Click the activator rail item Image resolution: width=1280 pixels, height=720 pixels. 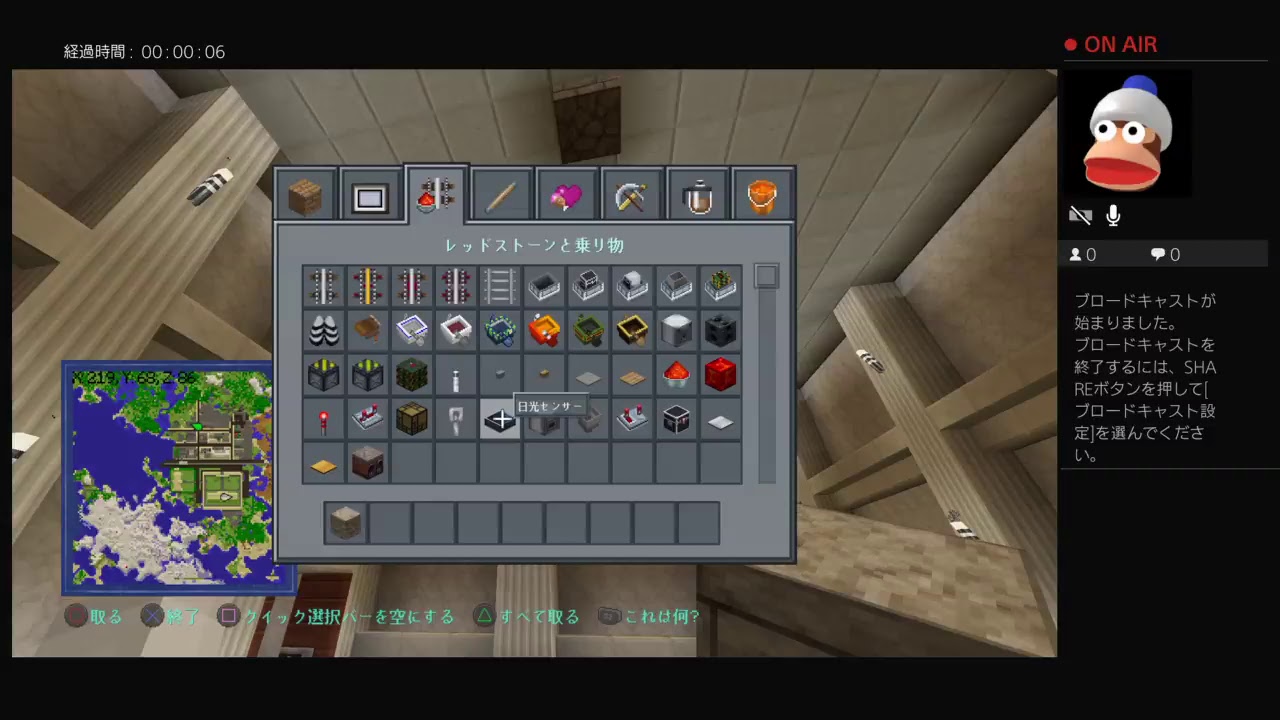coord(455,287)
